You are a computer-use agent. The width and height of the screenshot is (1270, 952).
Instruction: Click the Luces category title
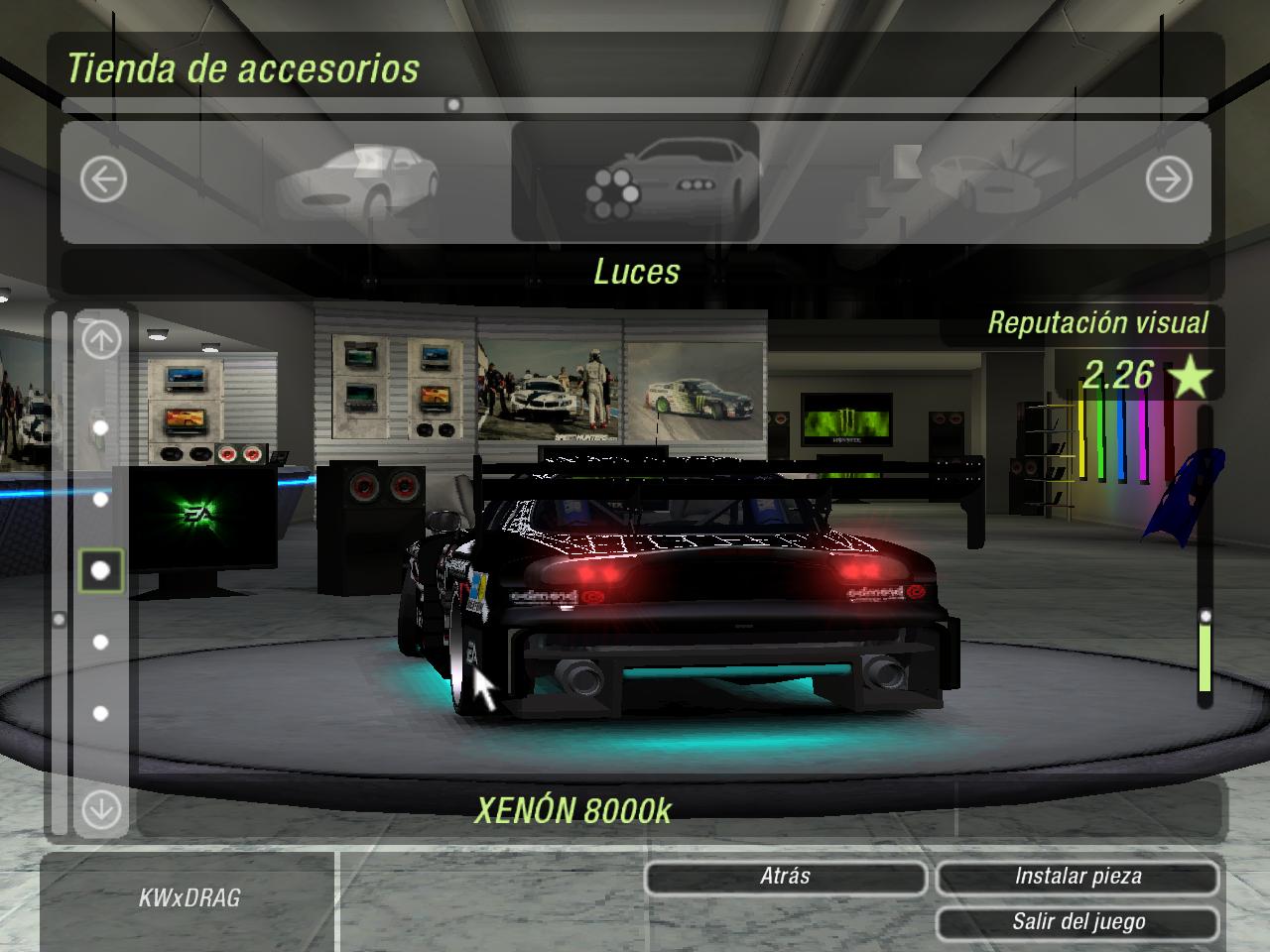[x=636, y=273]
